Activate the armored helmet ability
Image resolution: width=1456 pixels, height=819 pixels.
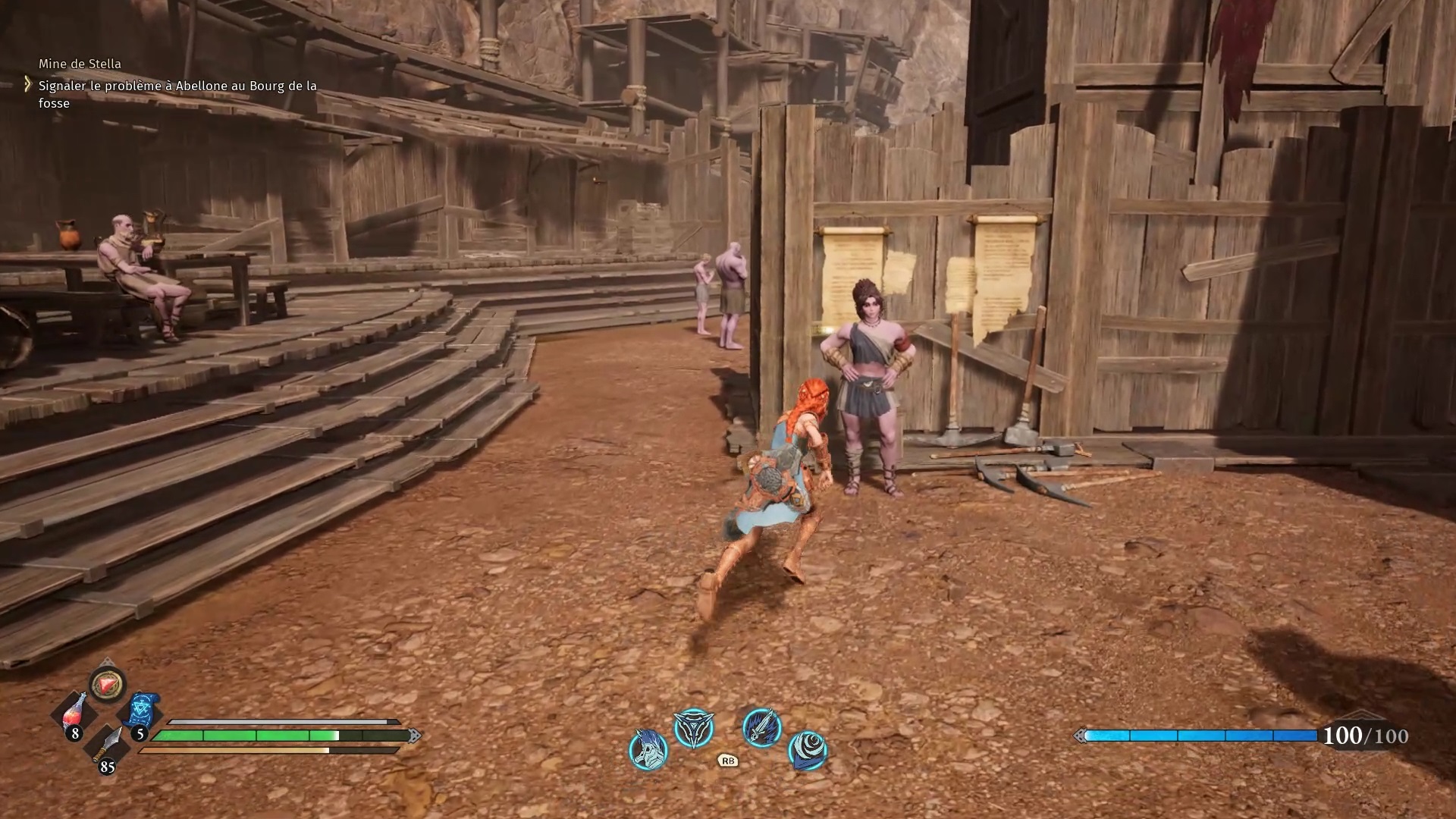click(x=648, y=749)
